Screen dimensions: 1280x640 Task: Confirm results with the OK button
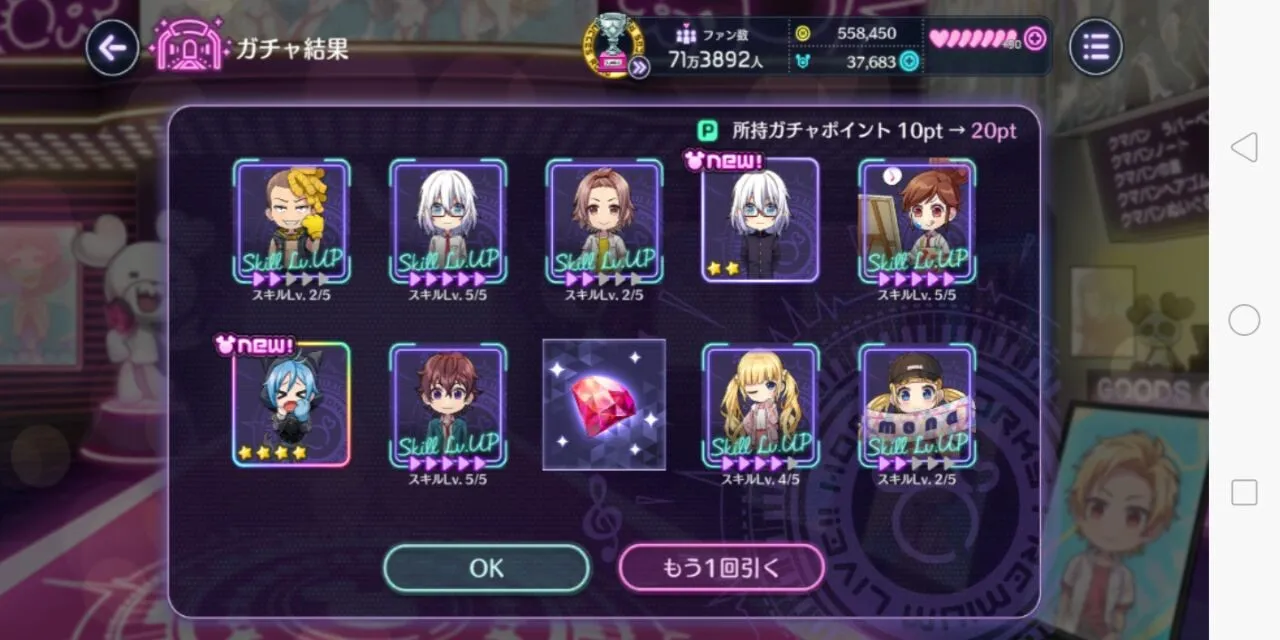[486, 568]
